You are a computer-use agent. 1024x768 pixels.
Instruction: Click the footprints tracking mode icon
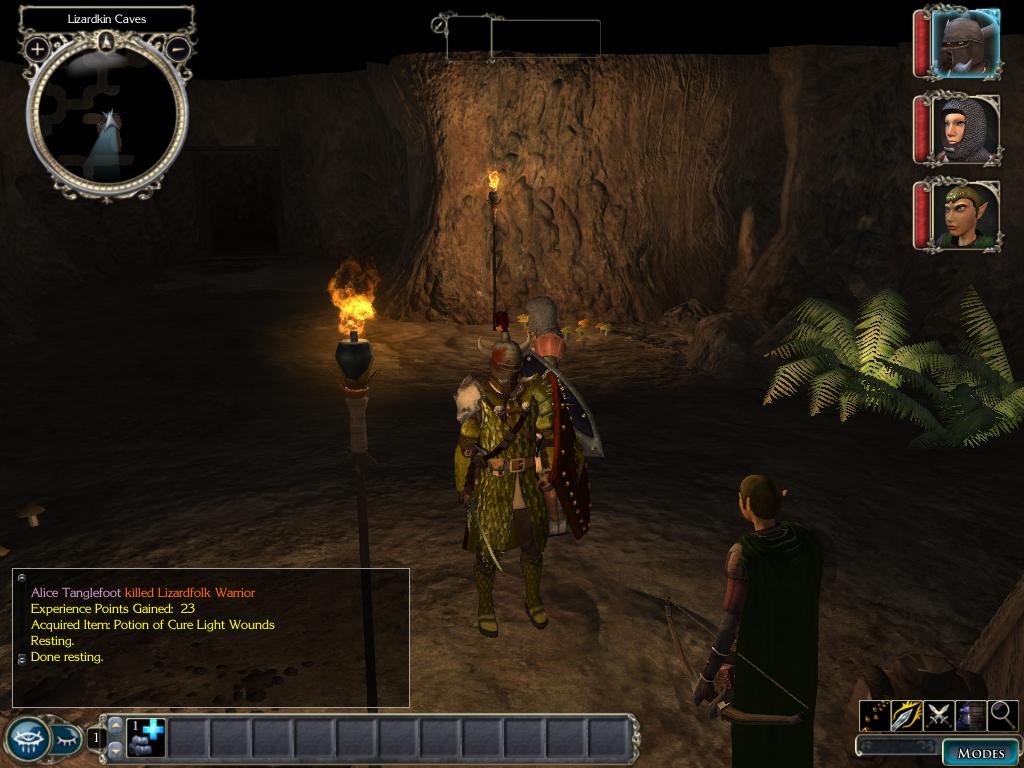(876, 714)
